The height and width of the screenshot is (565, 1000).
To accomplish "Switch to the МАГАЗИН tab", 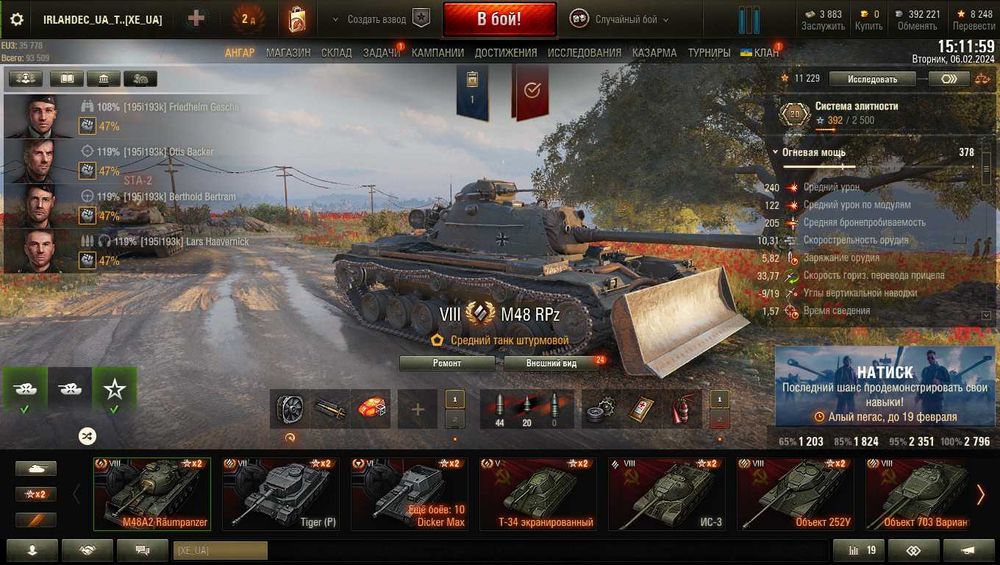I will click(x=288, y=52).
